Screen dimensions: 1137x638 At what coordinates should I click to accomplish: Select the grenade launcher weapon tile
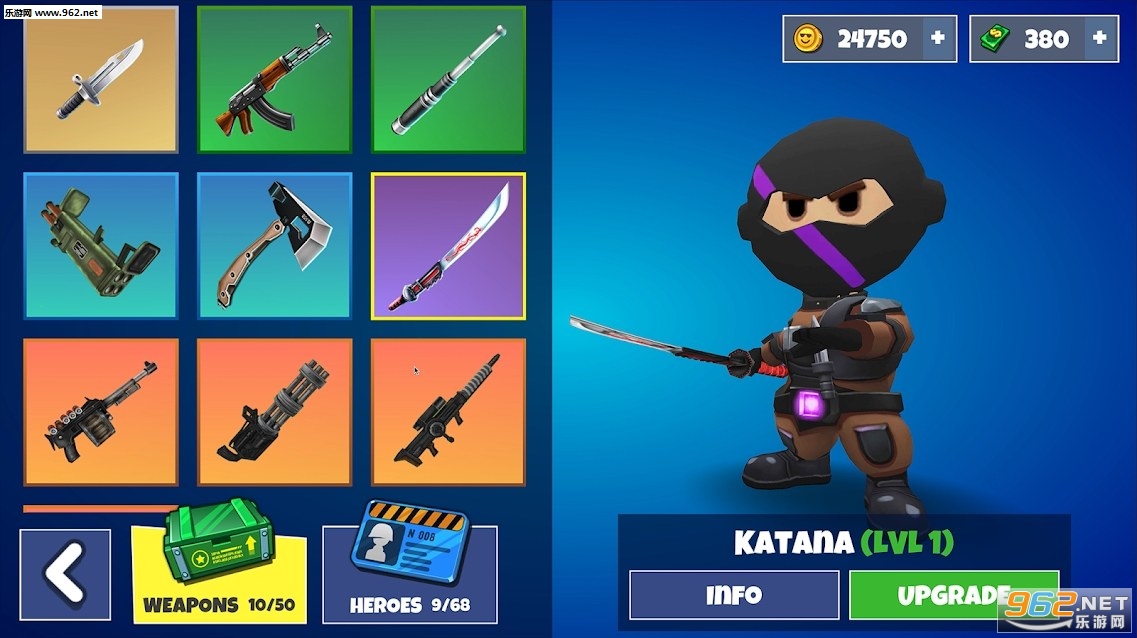pos(100,412)
